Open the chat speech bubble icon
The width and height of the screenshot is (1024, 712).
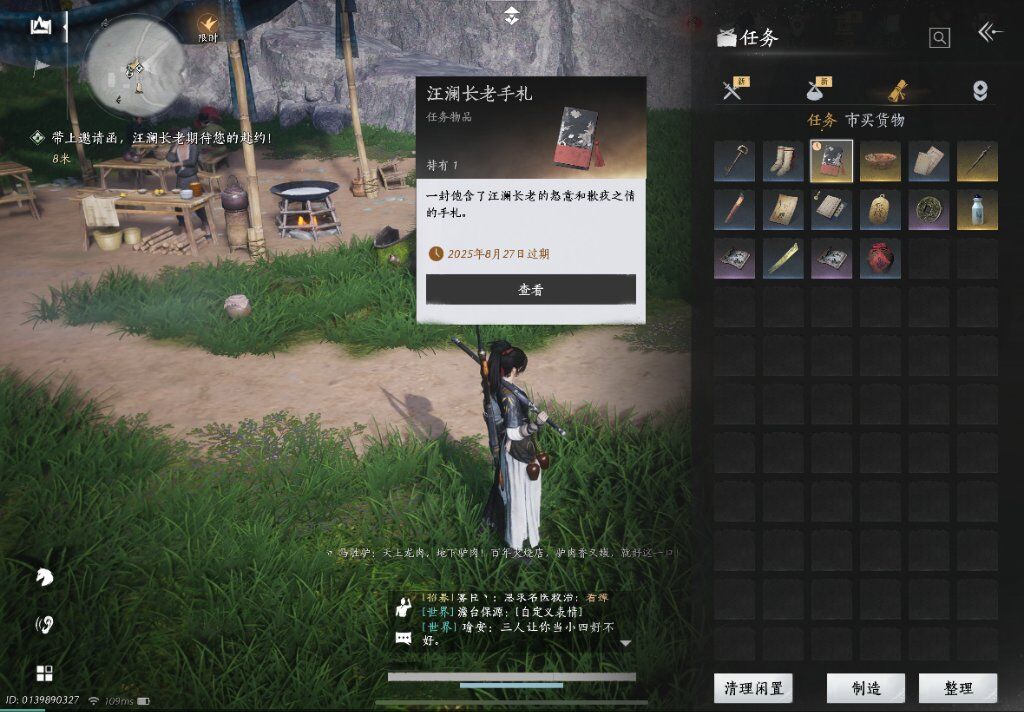pos(403,638)
